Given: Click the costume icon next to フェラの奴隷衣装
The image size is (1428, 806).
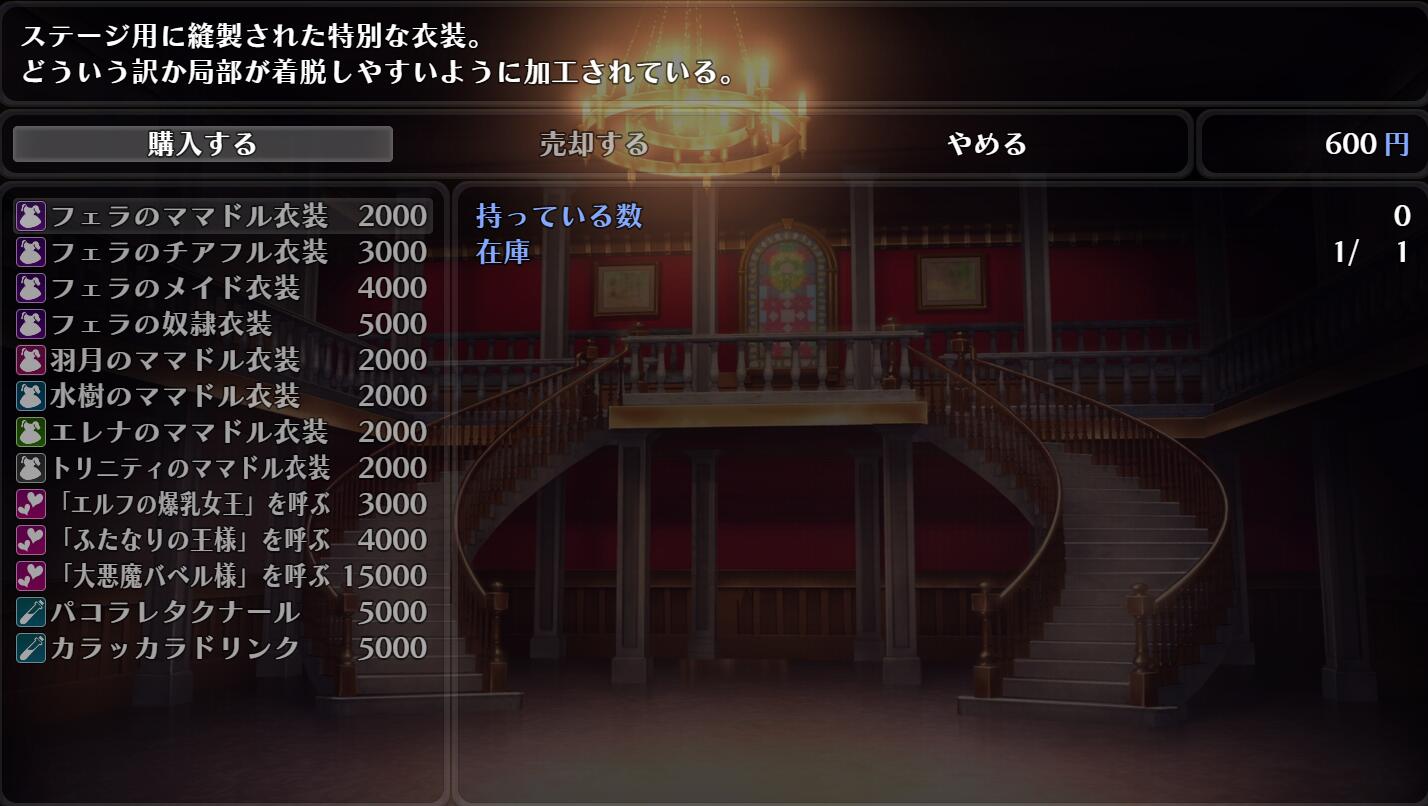Looking at the screenshot, I should click(30, 324).
